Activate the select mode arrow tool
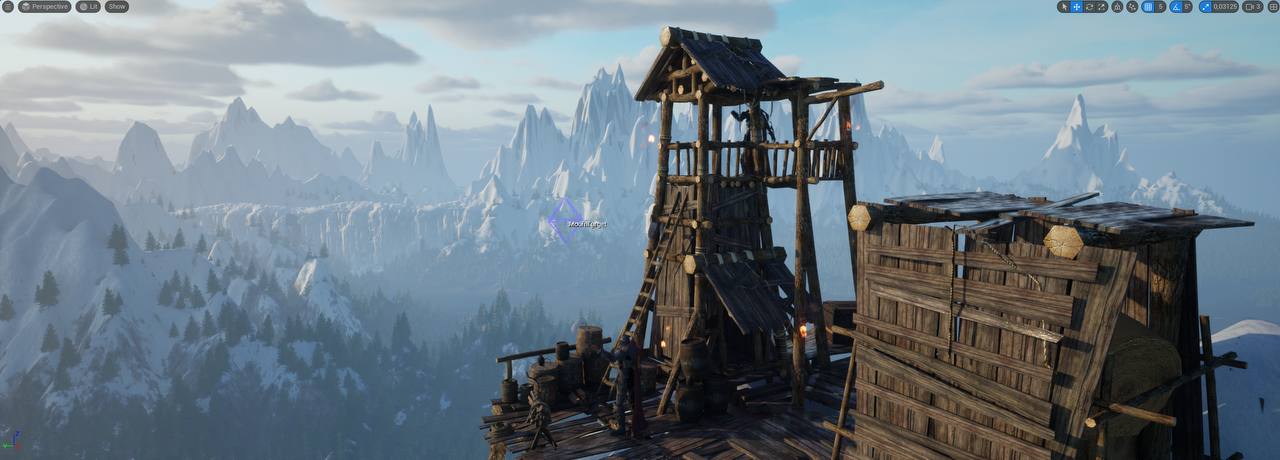This screenshot has width=1280, height=460. [x=1064, y=6]
